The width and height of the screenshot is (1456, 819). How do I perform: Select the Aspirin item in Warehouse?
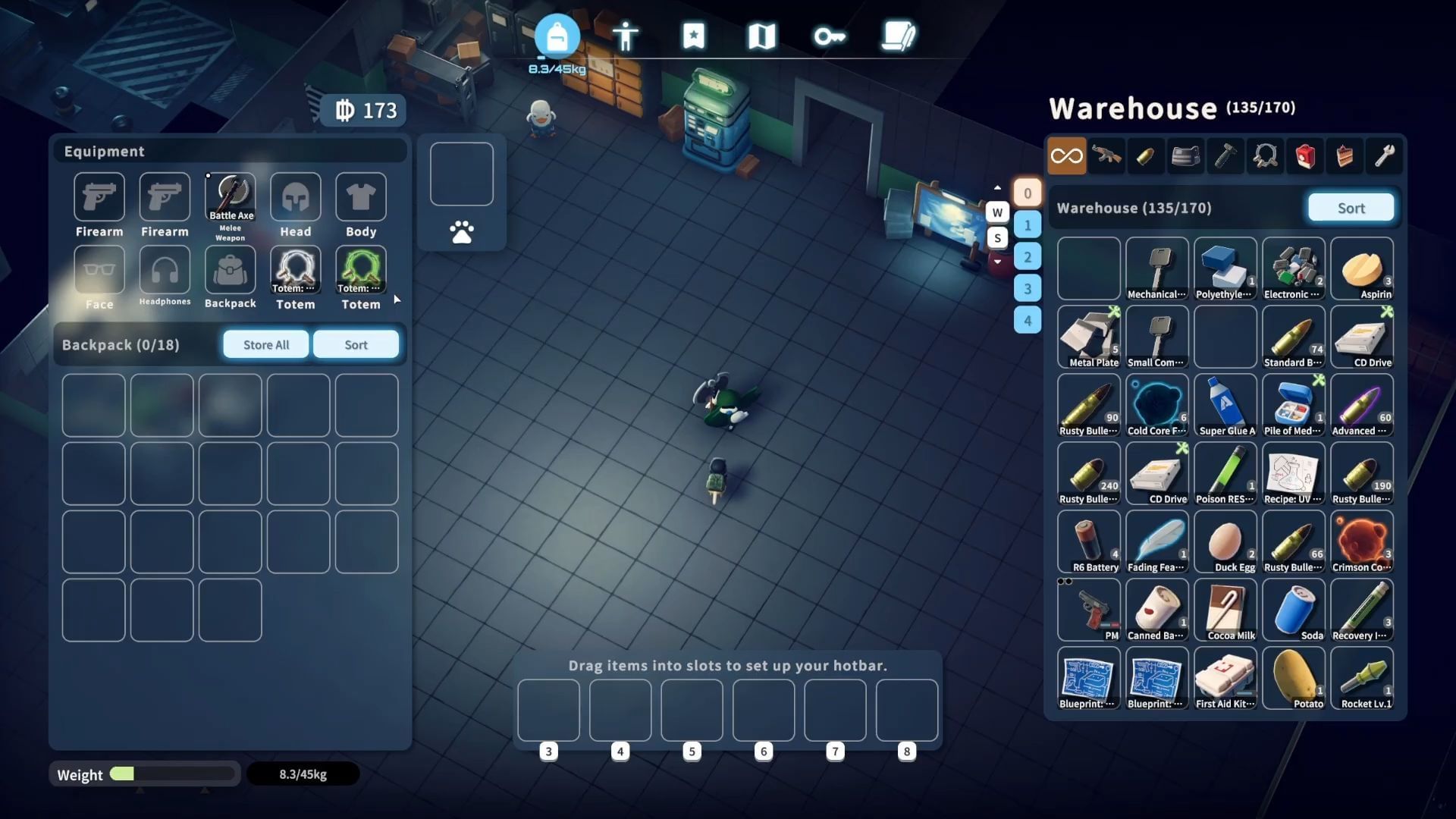click(x=1362, y=269)
